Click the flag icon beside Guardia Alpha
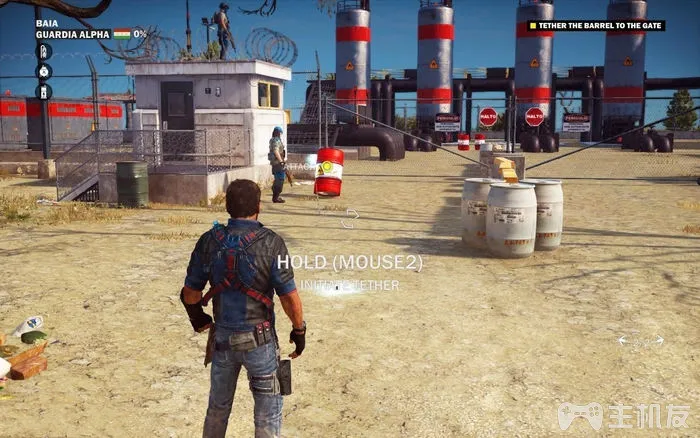The height and width of the screenshot is (438, 700). coord(122,34)
